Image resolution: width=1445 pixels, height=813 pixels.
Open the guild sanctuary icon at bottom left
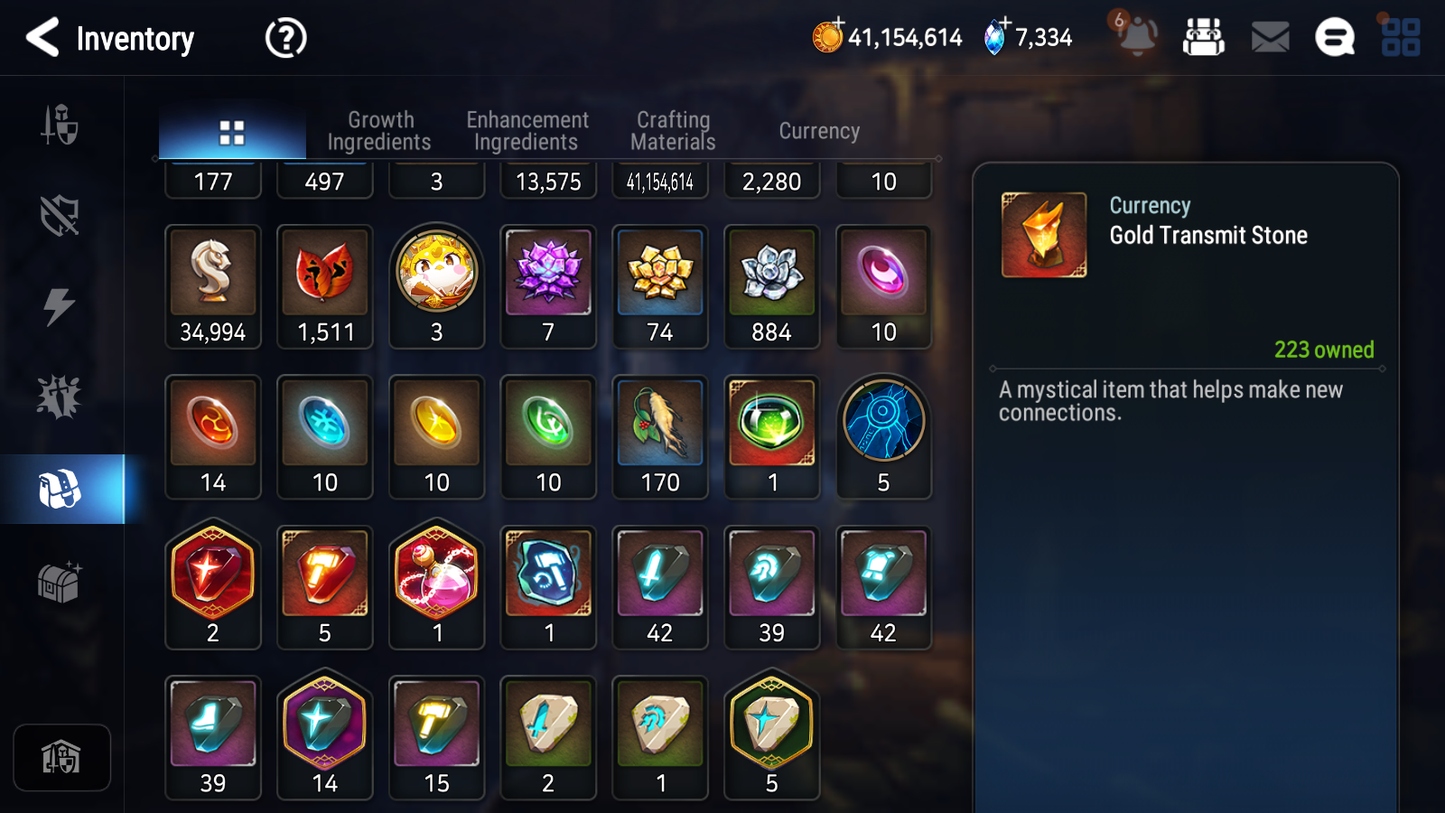pyautogui.click(x=62, y=757)
